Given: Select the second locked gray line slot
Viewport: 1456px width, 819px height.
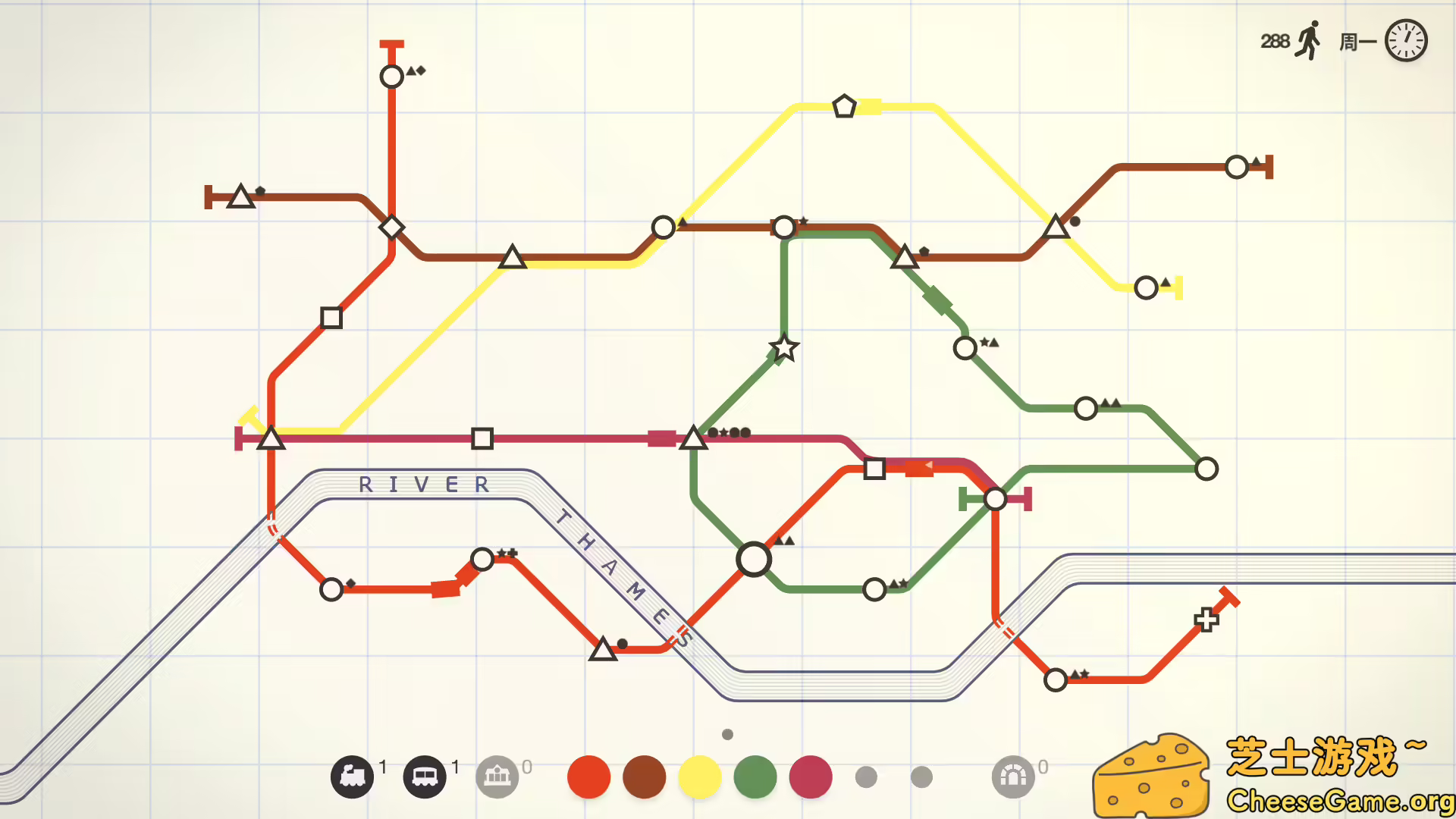Looking at the screenshot, I should (921, 777).
